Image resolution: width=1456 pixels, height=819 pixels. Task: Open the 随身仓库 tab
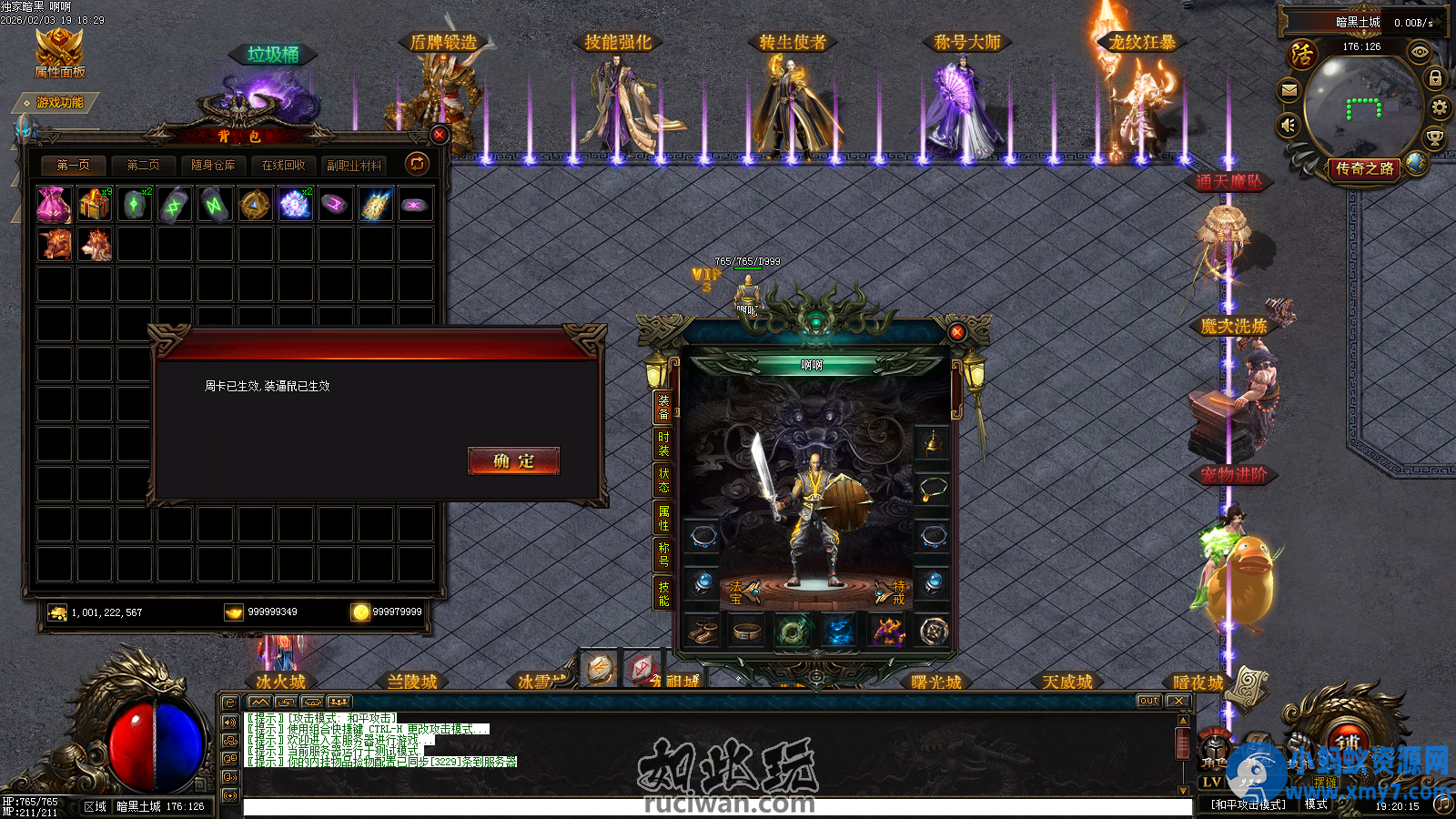213,165
